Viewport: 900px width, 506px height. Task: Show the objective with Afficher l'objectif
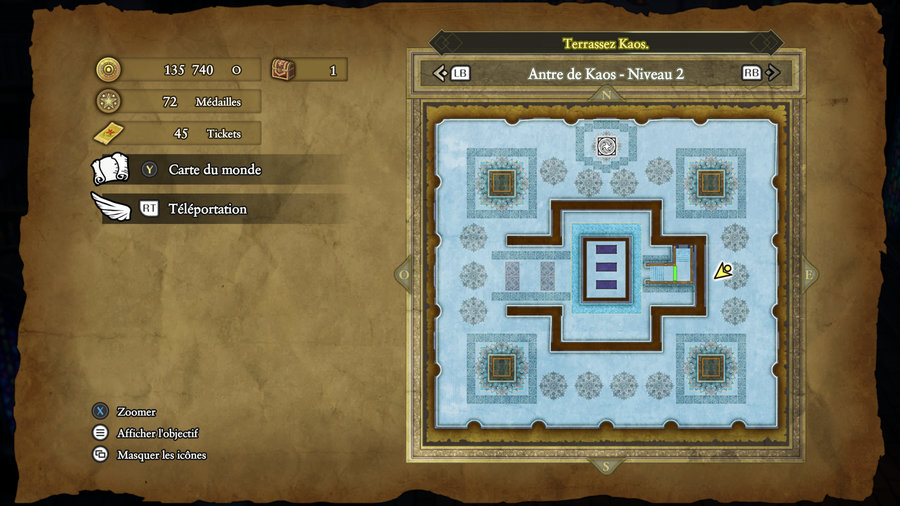pos(157,433)
